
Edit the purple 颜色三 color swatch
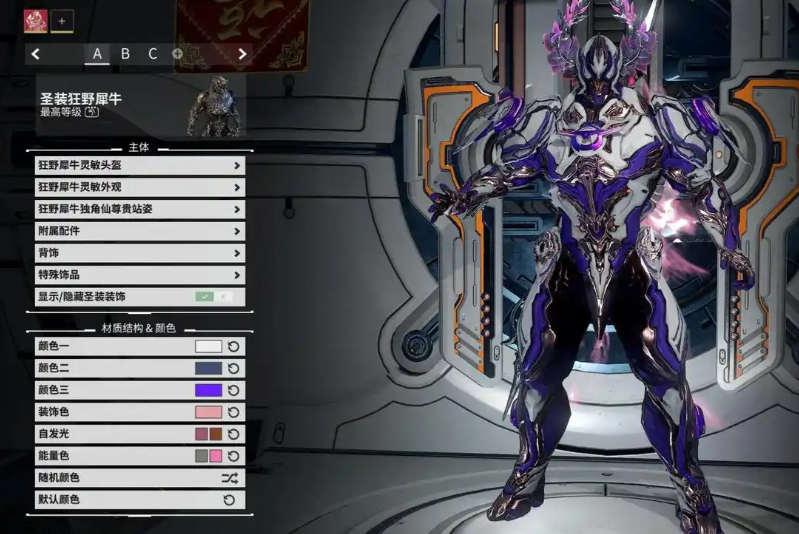(208, 390)
